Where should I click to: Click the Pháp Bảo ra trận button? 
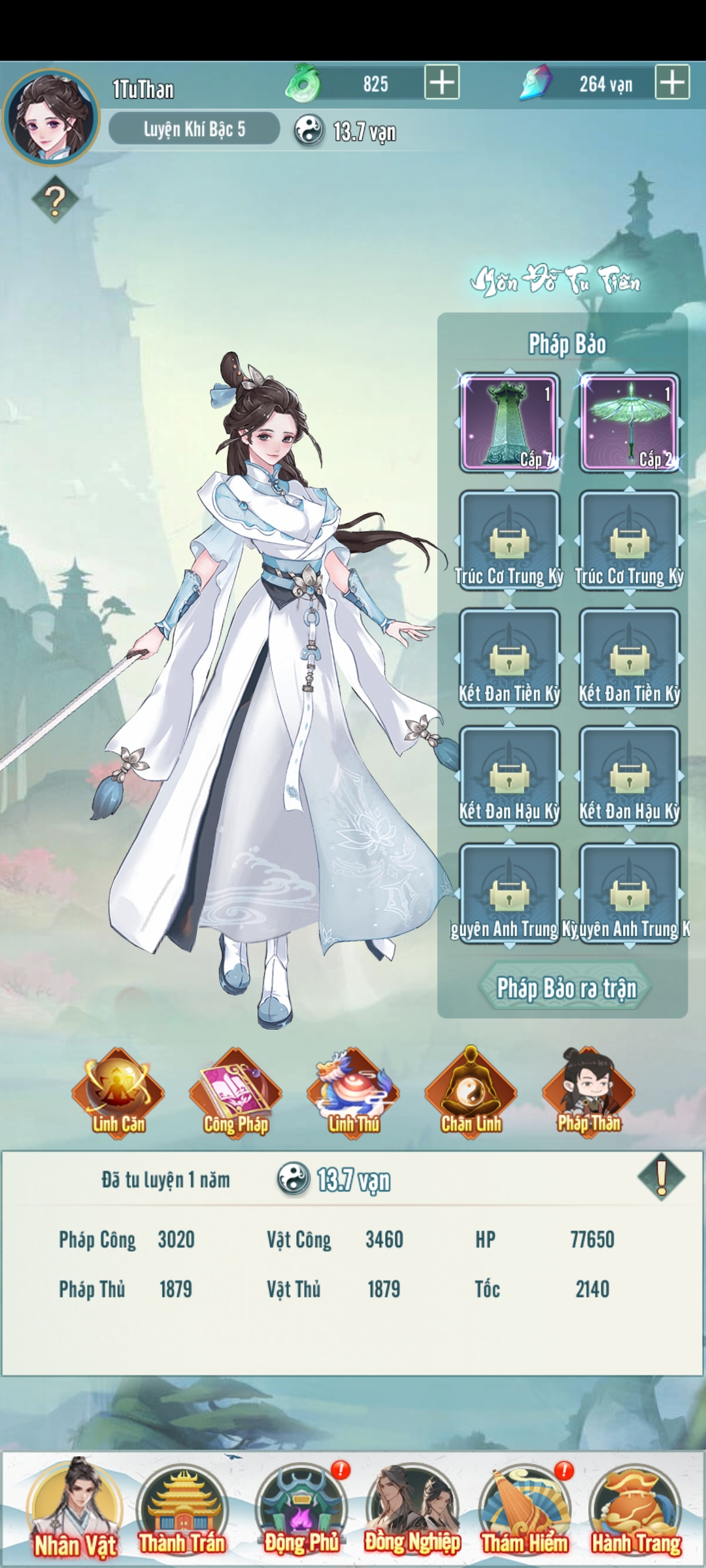click(566, 987)
